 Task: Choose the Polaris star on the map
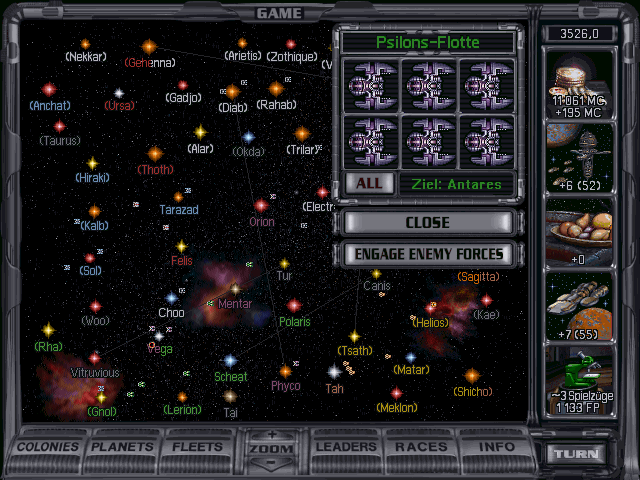click(294, 305)
